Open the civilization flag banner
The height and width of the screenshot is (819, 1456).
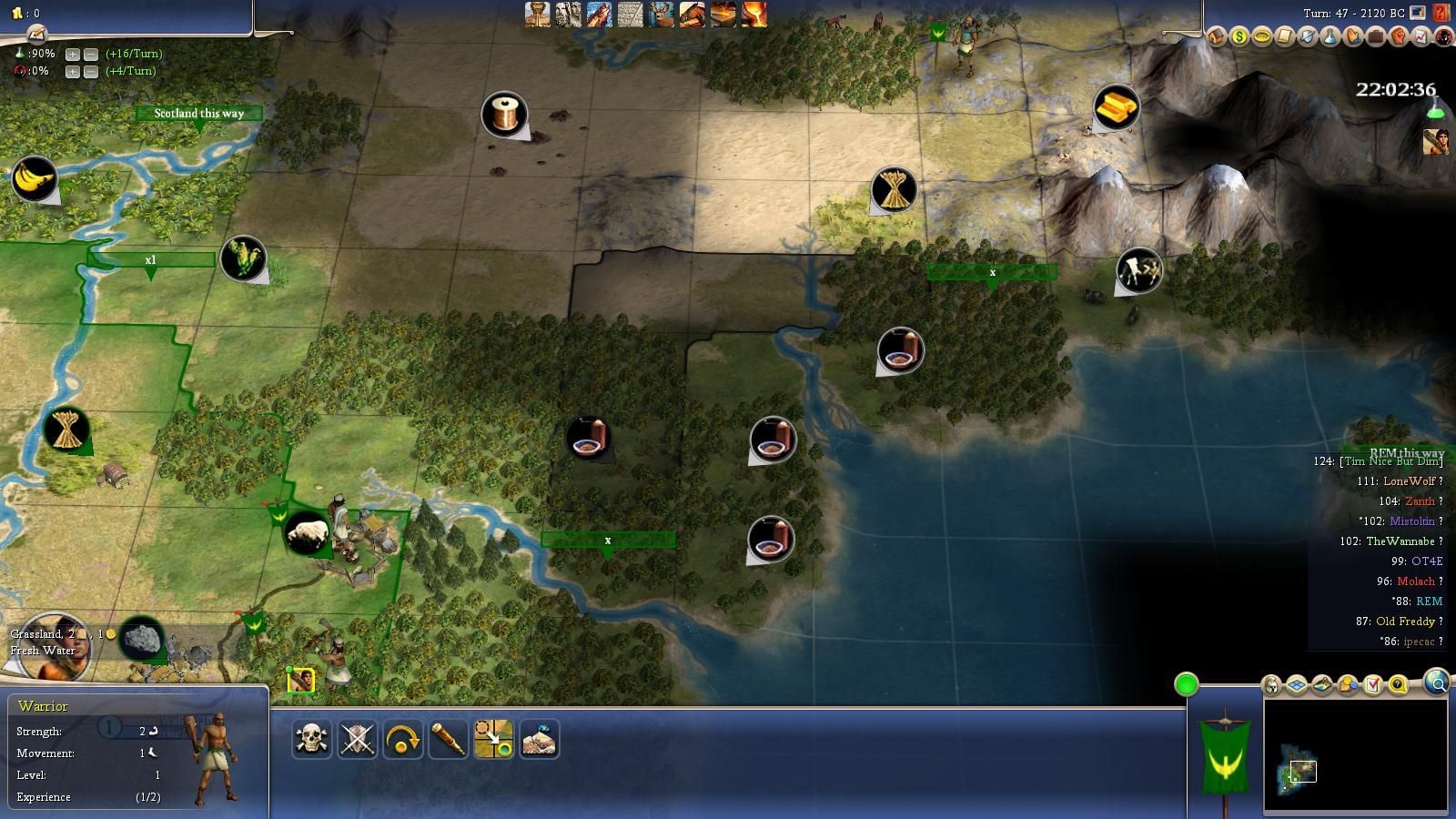tap(1225, 757)
